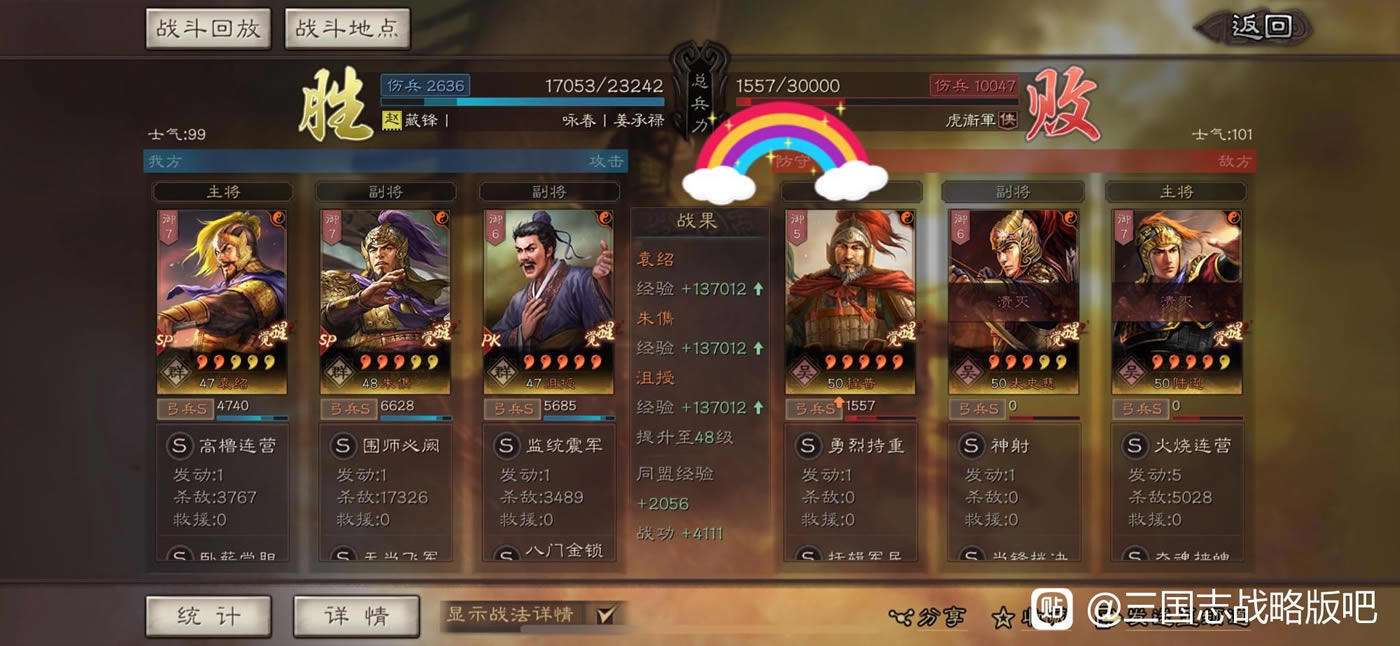View the 火烧连营 tactic entry

[x=1177, y=445]
